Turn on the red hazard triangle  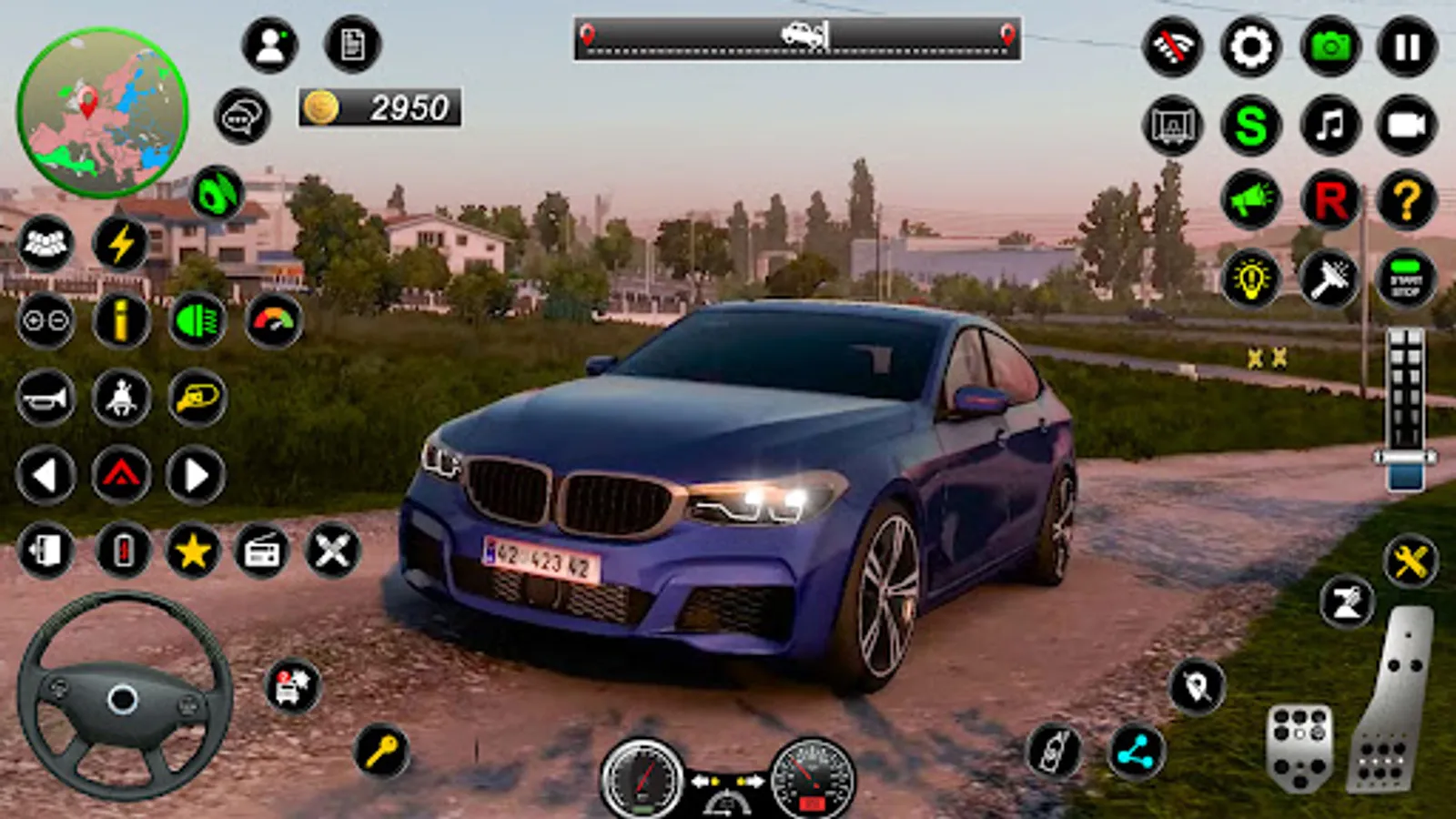coord(121,475)
